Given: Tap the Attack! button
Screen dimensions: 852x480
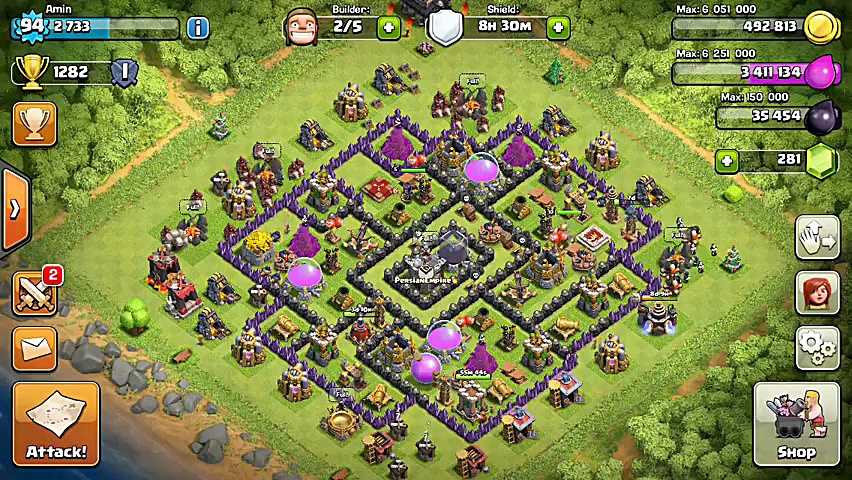Looking at the screenshot, I should tap(56, 424).
